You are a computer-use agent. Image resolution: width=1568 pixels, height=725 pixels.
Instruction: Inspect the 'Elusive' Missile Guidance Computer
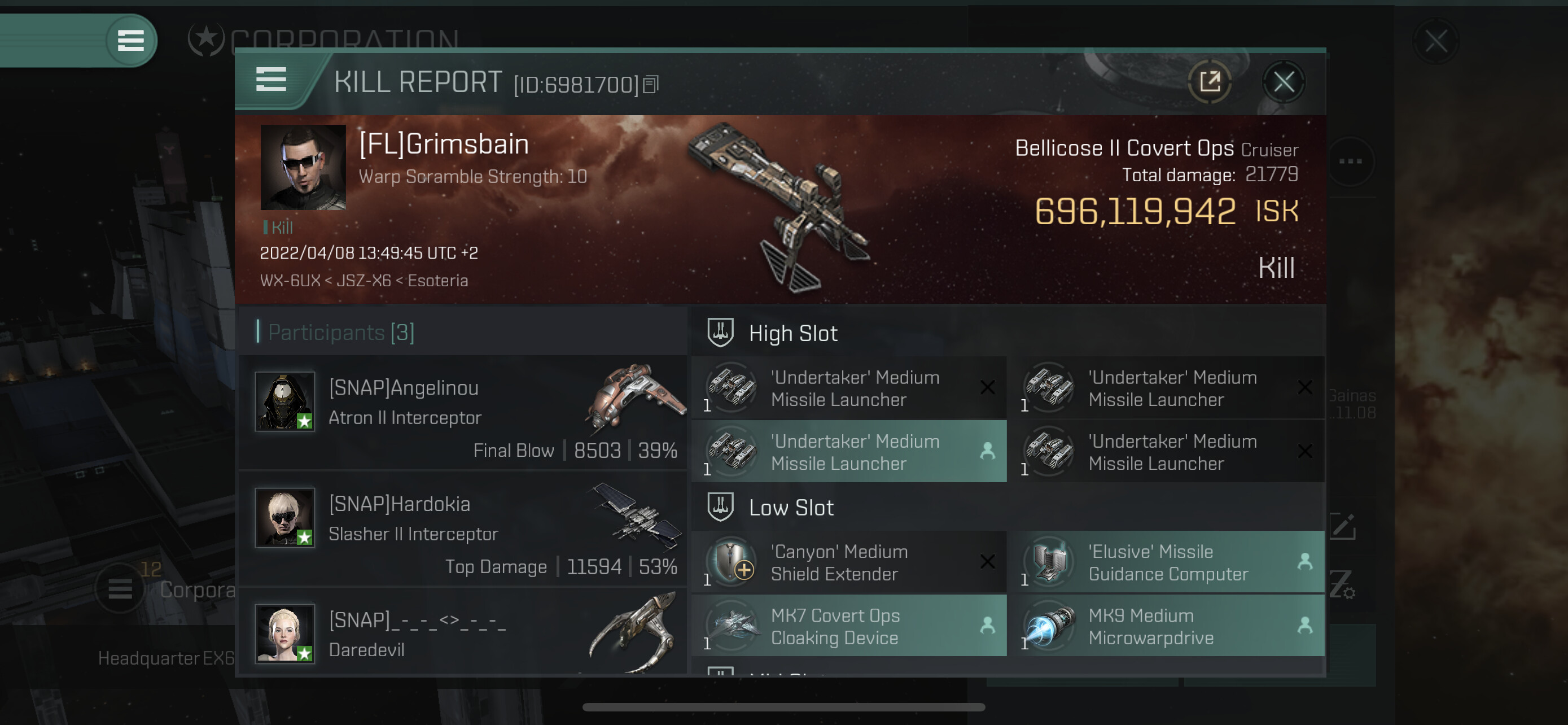point(1166,562)
